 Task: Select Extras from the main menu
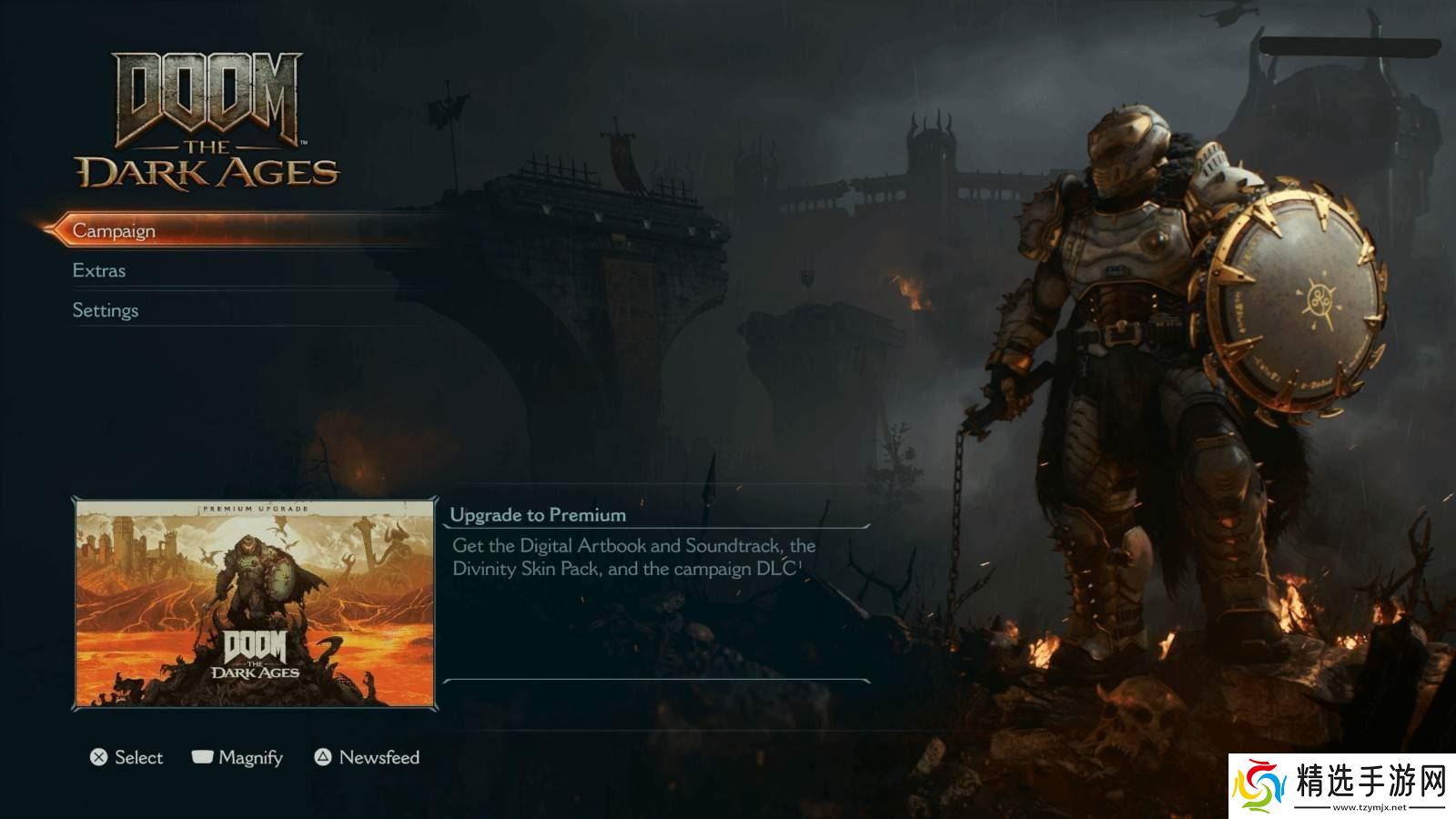(99, 270)
